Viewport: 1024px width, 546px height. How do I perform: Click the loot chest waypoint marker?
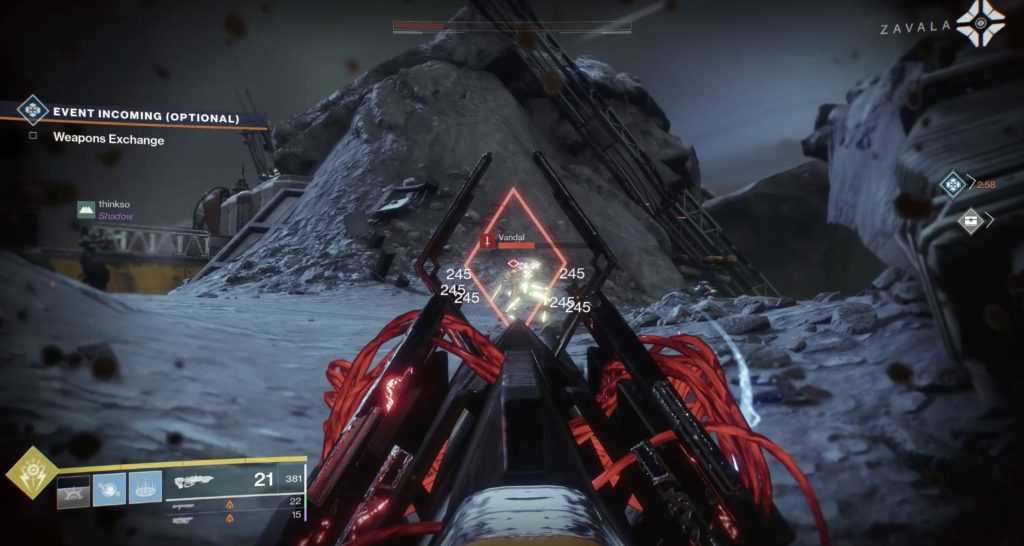point(970,220)
